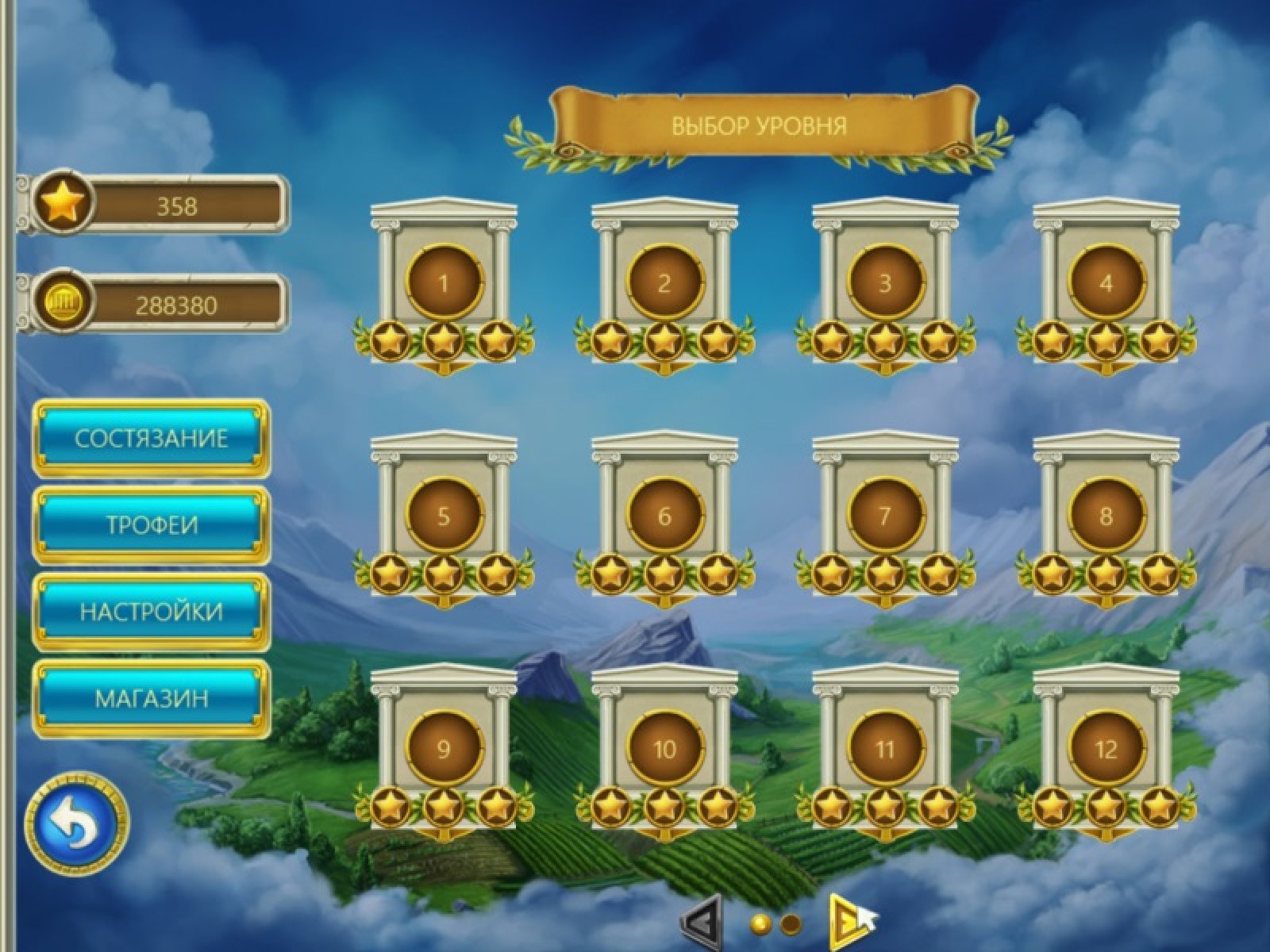Open the Настройки menu
The width and height of the screenshot is (1270, 952).
pyautogui.click(x=151, y=612)
